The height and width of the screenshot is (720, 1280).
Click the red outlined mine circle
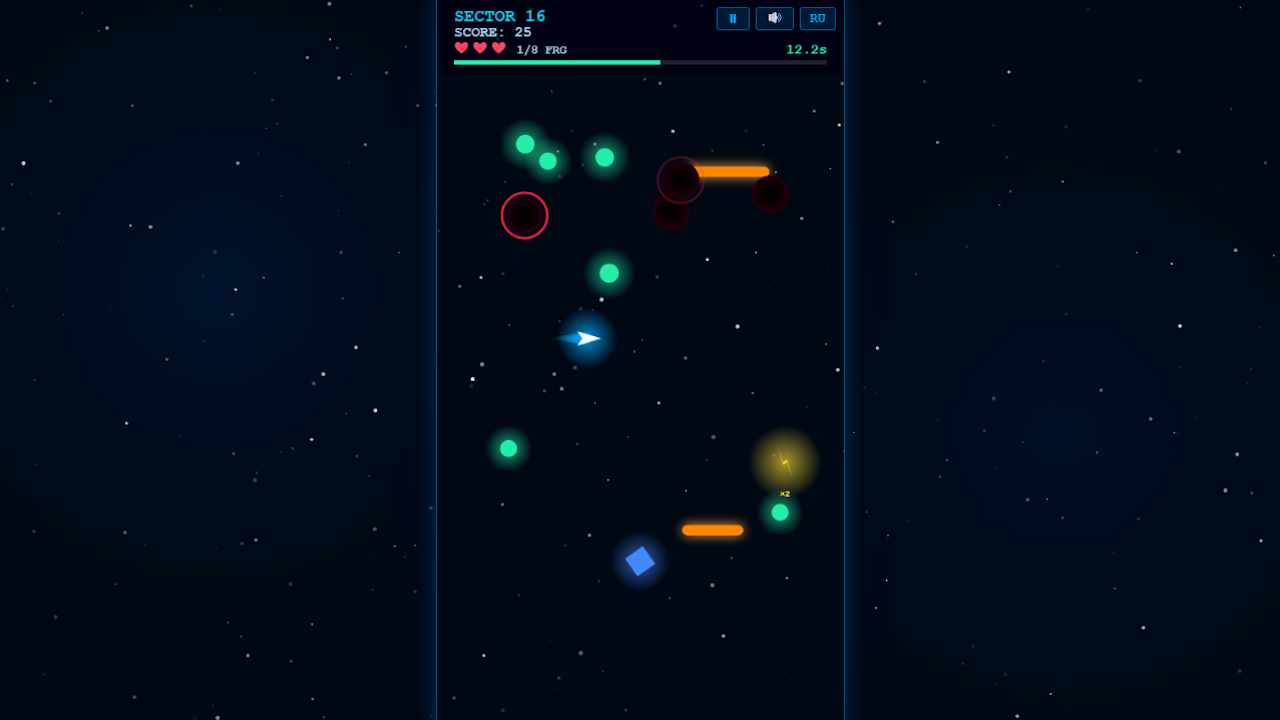(x=524, y=216)
